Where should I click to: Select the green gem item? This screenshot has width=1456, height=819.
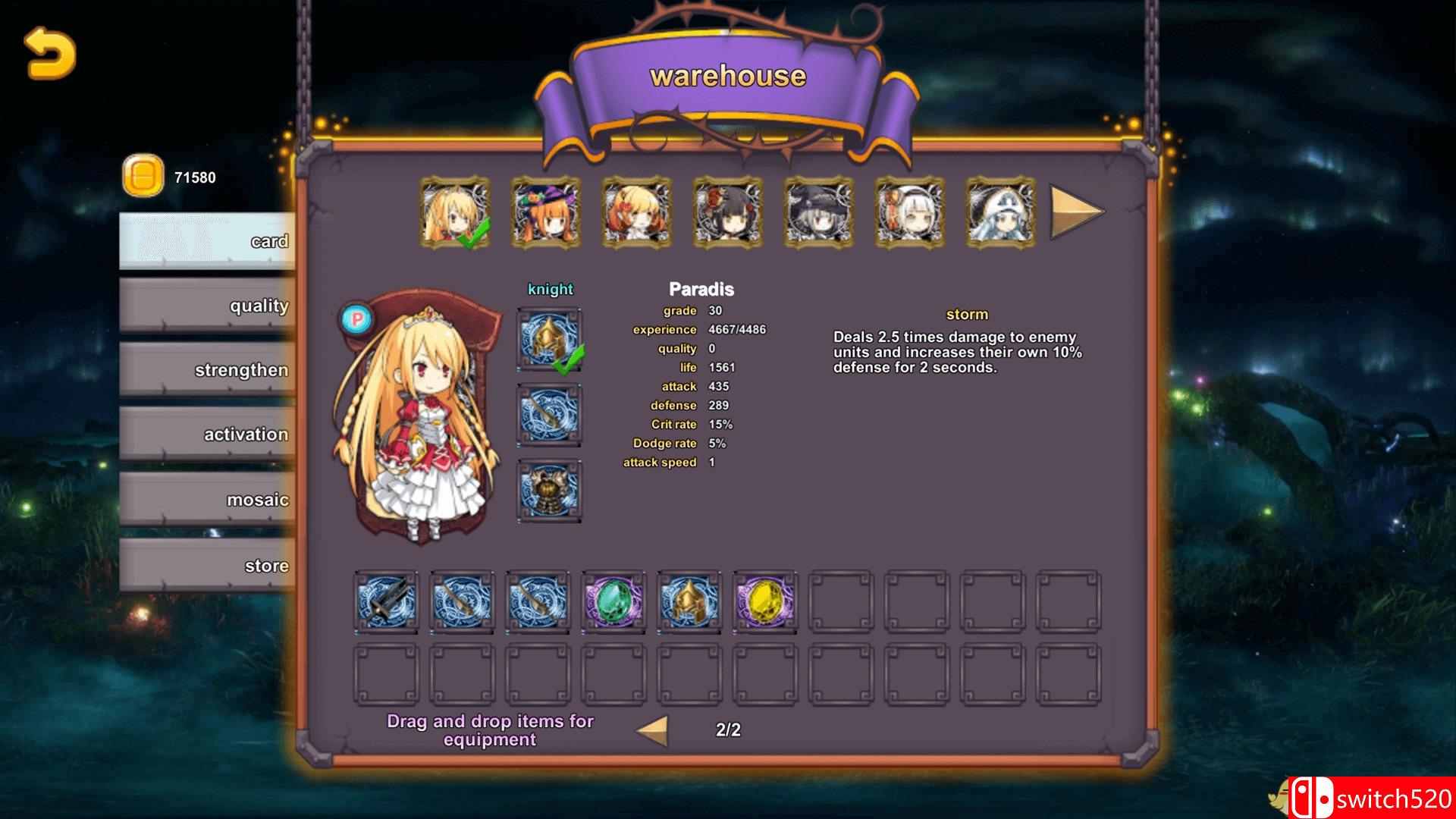[613, 601]
